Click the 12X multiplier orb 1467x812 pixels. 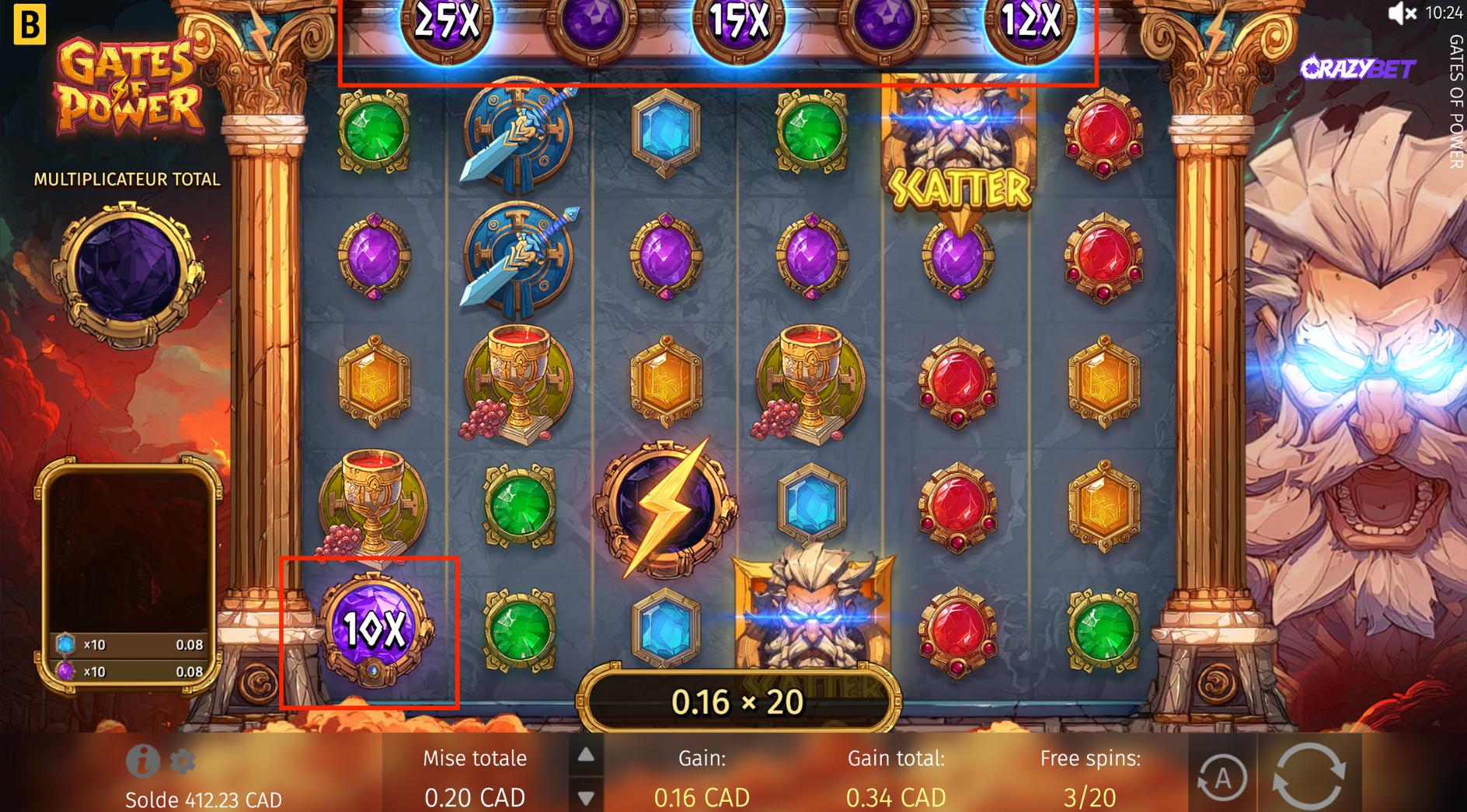(1030, 25)
